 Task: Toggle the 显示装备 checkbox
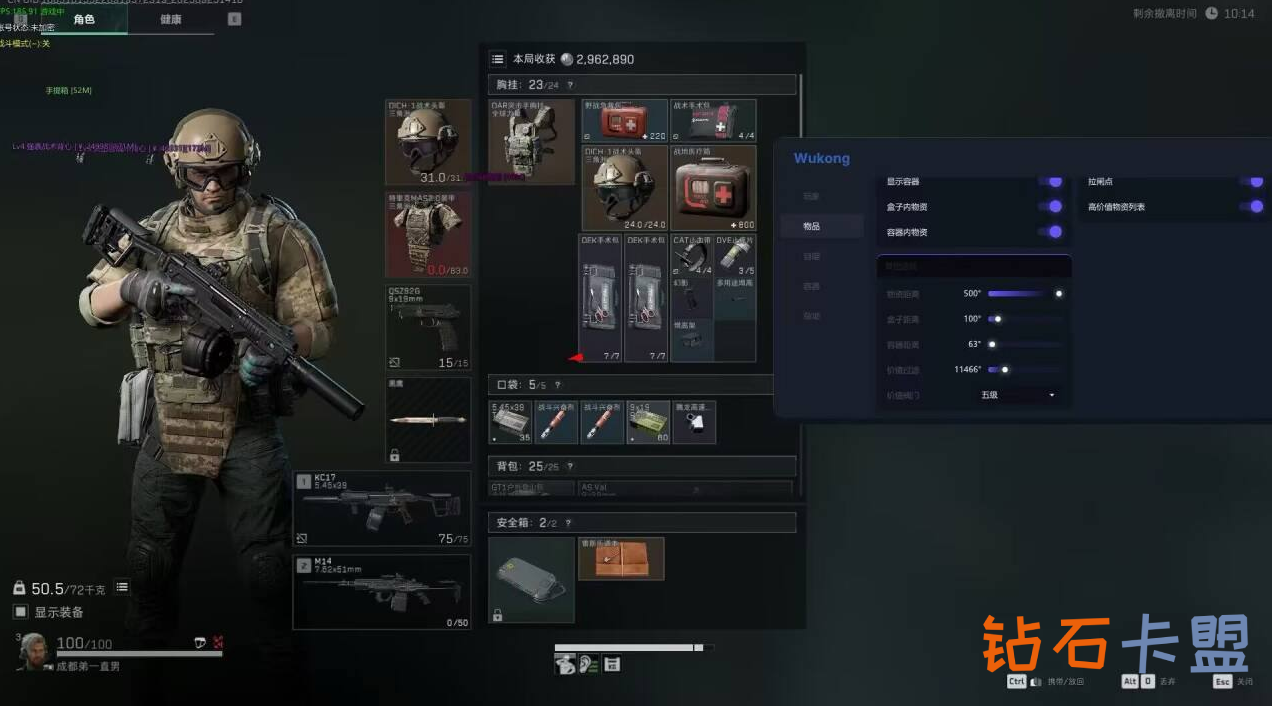tap(20, 612)
